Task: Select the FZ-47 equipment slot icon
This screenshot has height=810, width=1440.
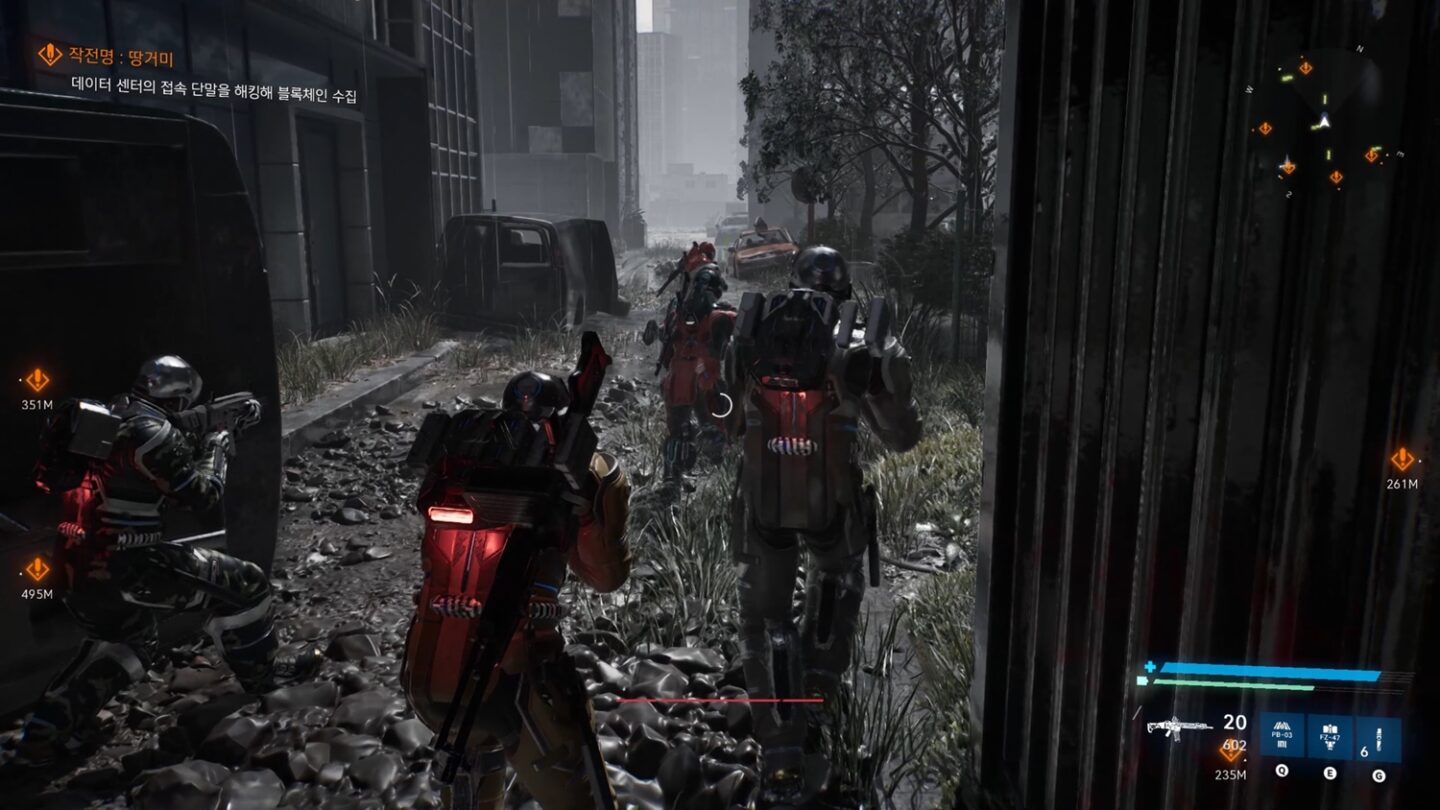Action: point(1330,733)
